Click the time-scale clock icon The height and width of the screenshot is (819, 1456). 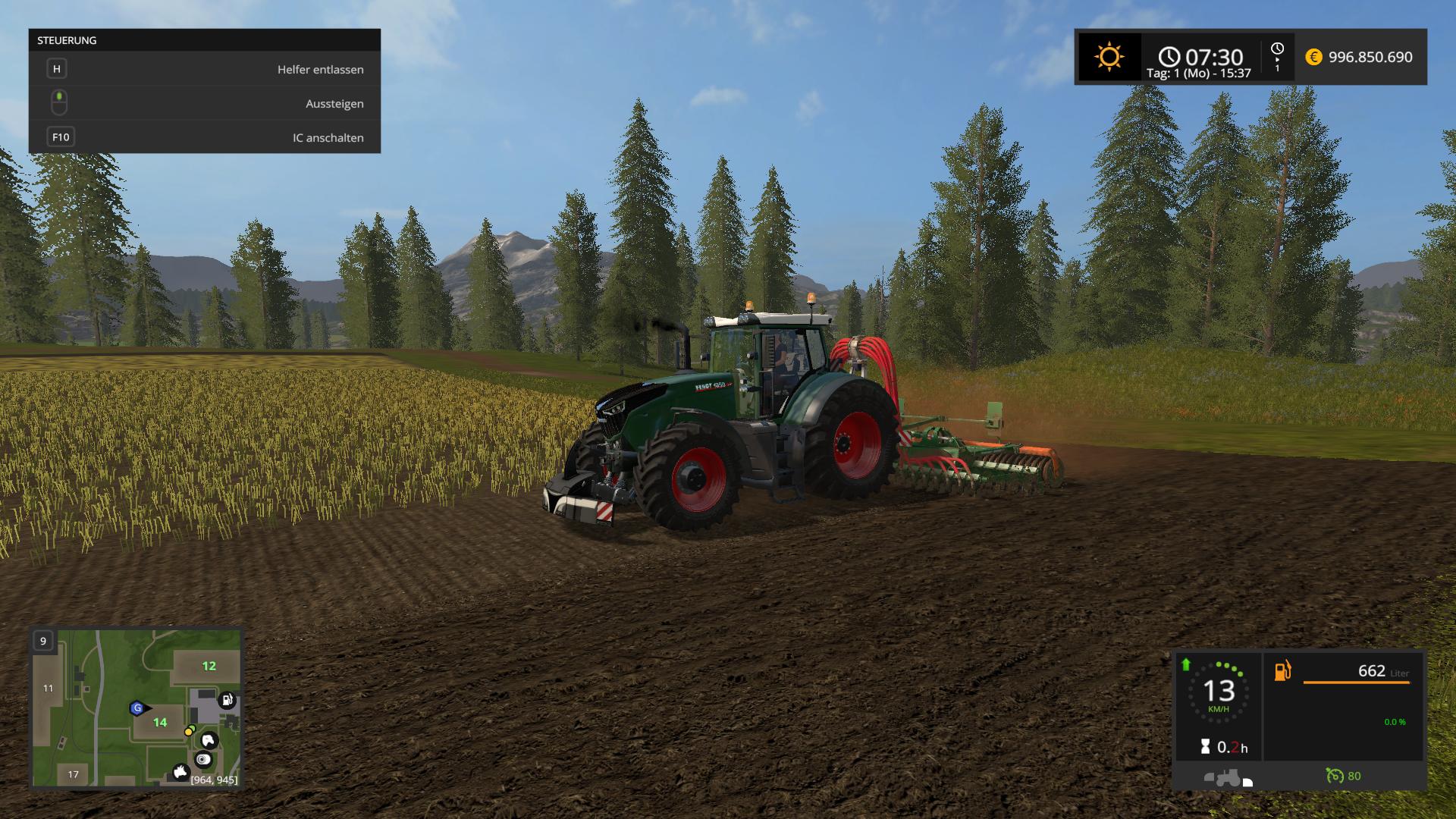point(1277,49)
